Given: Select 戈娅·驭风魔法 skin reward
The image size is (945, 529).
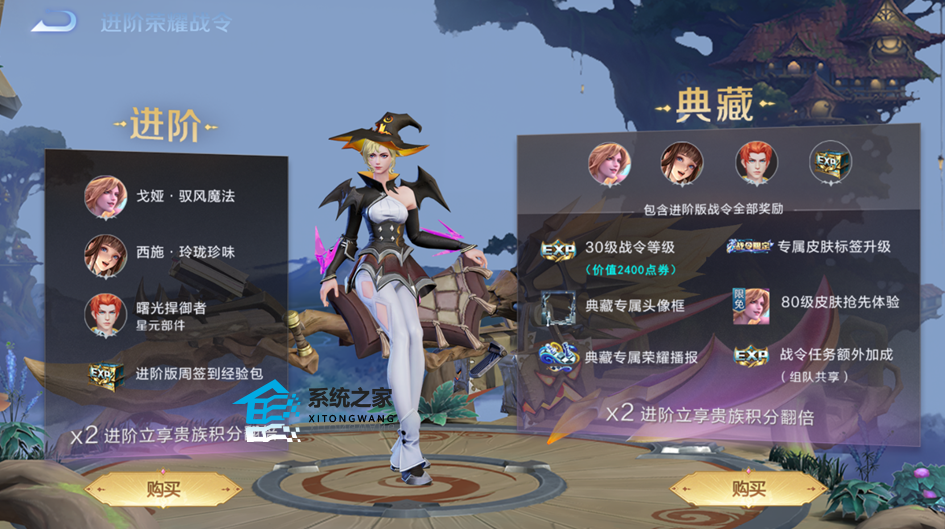Looking at the screenshot, I should click(105, 197).
